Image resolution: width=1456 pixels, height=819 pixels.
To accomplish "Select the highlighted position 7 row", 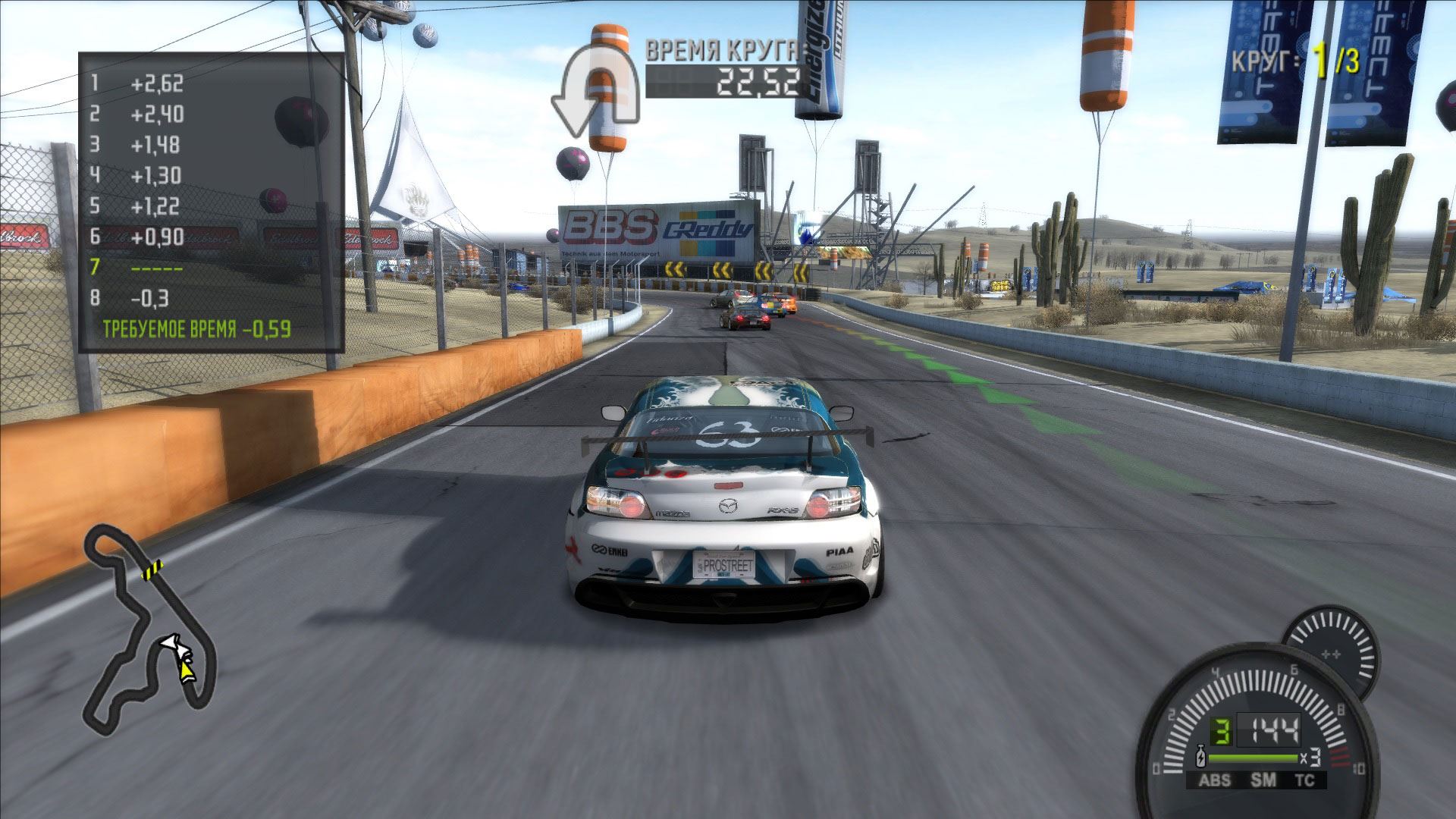I will coord(136,268).
